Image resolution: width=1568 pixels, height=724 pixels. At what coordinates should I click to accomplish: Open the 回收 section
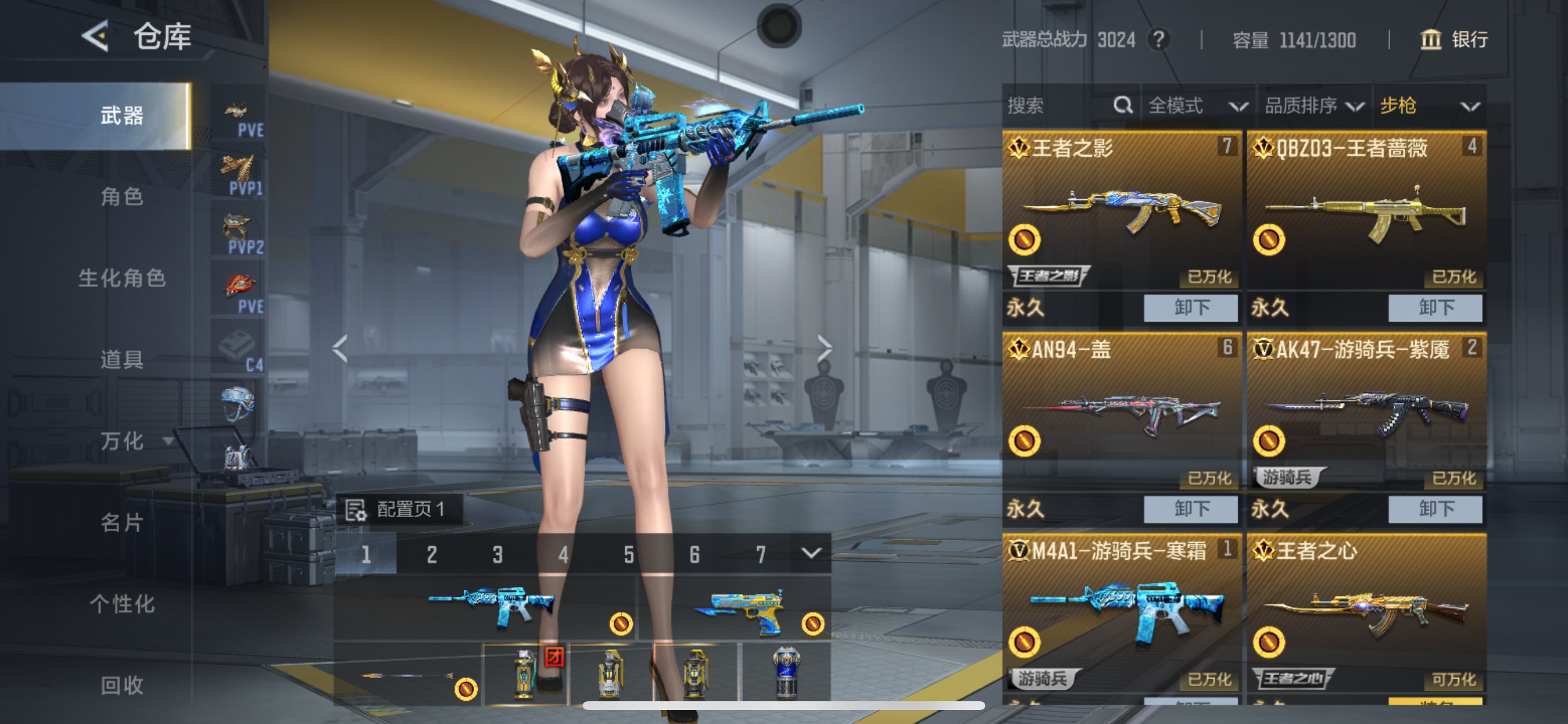(122, 685)
